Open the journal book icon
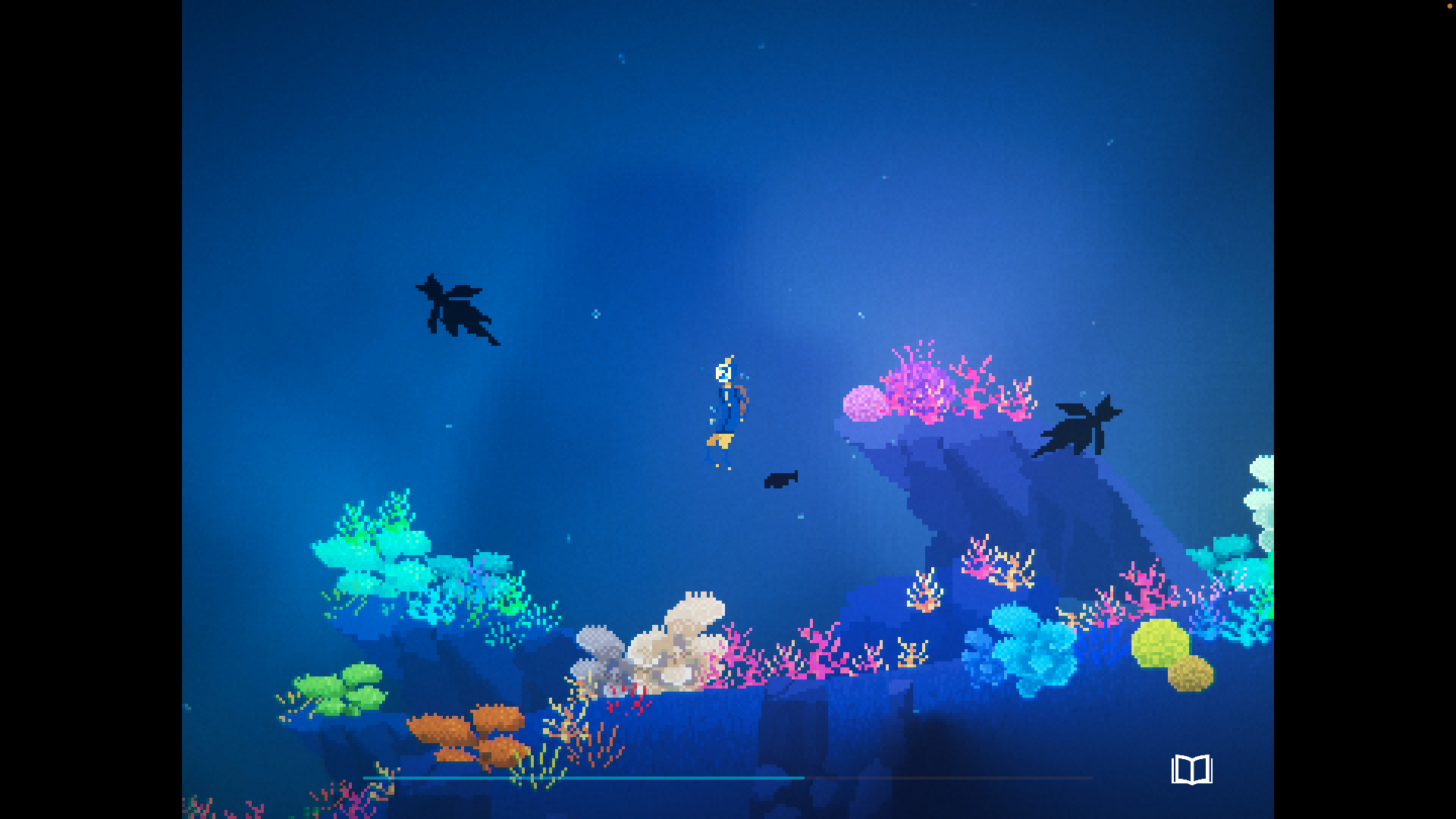1456x819 pixels. pos(1191,770)
